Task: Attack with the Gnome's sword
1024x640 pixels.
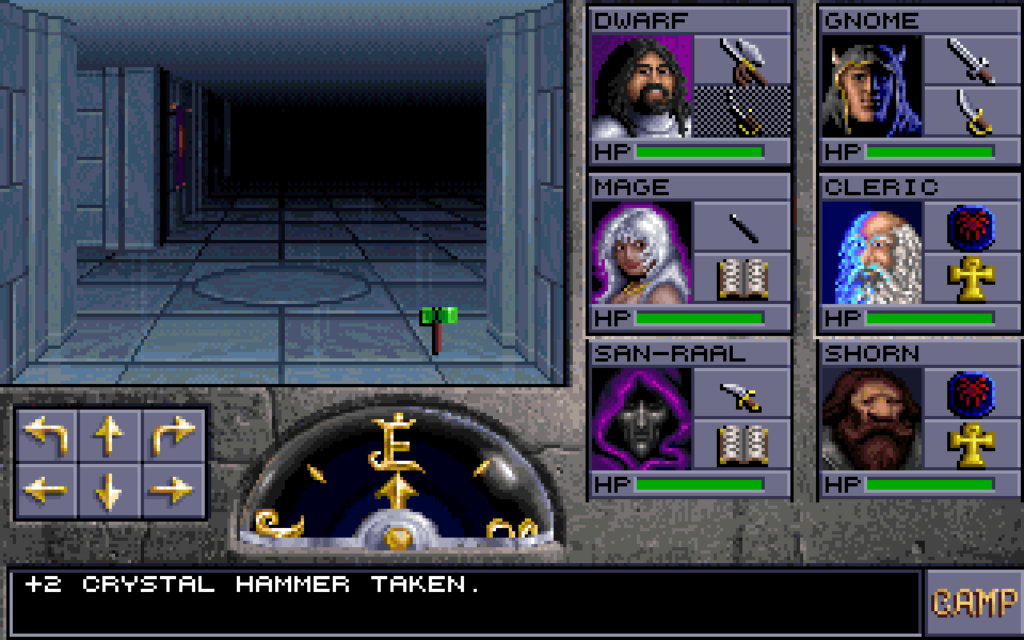Action: click(x=971, y=60)
